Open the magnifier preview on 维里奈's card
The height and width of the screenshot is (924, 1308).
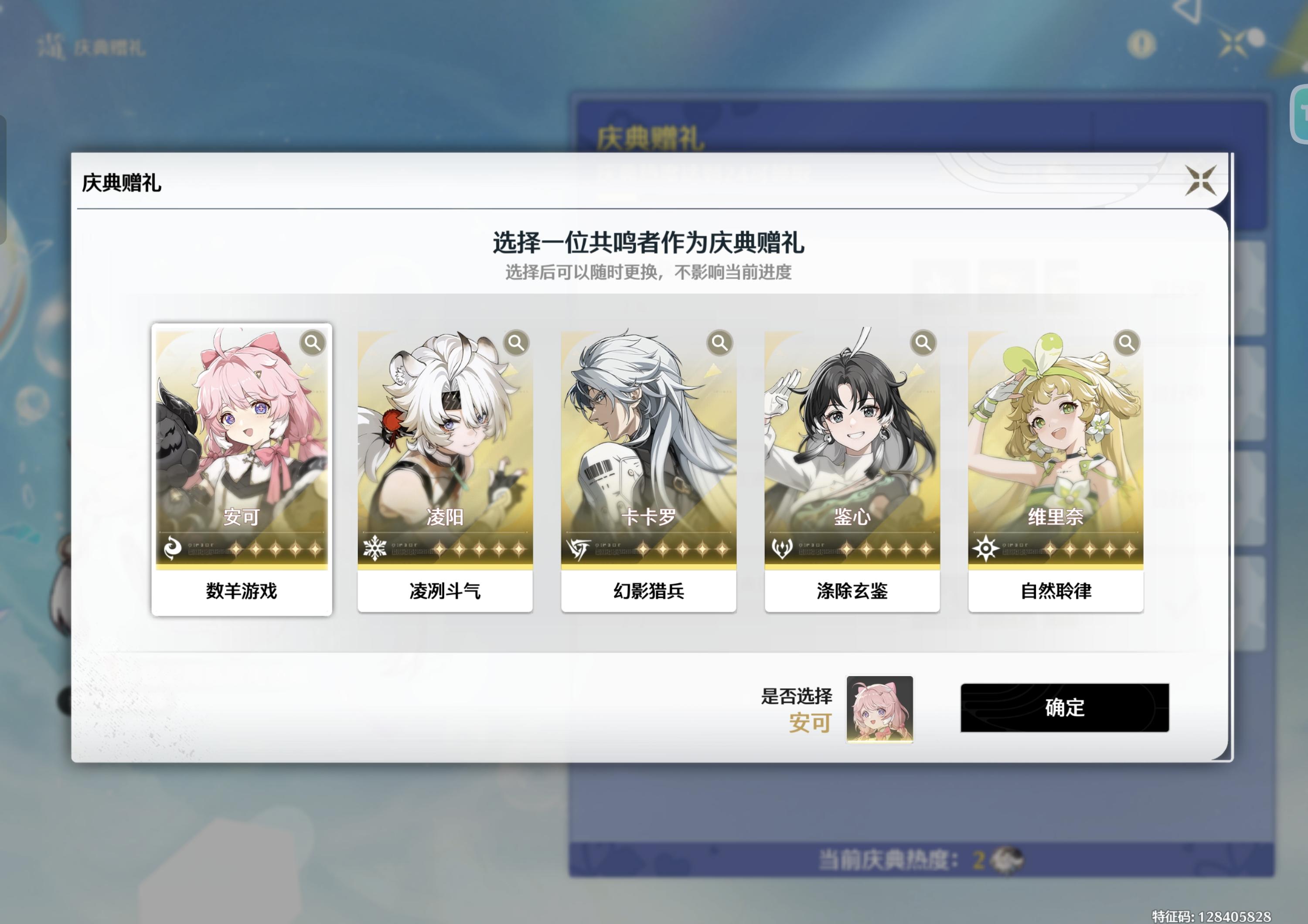click(x=1126, y=343)
